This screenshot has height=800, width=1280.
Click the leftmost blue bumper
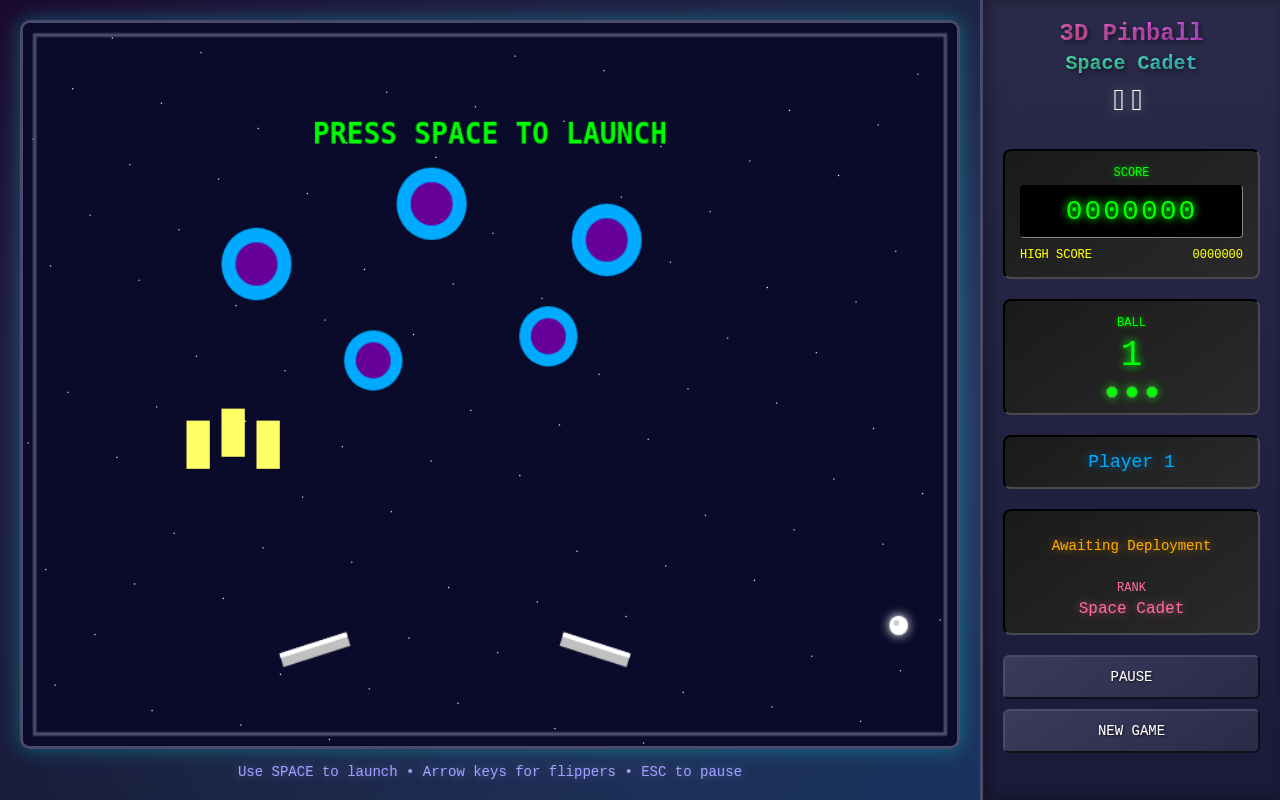click(257, 264)
